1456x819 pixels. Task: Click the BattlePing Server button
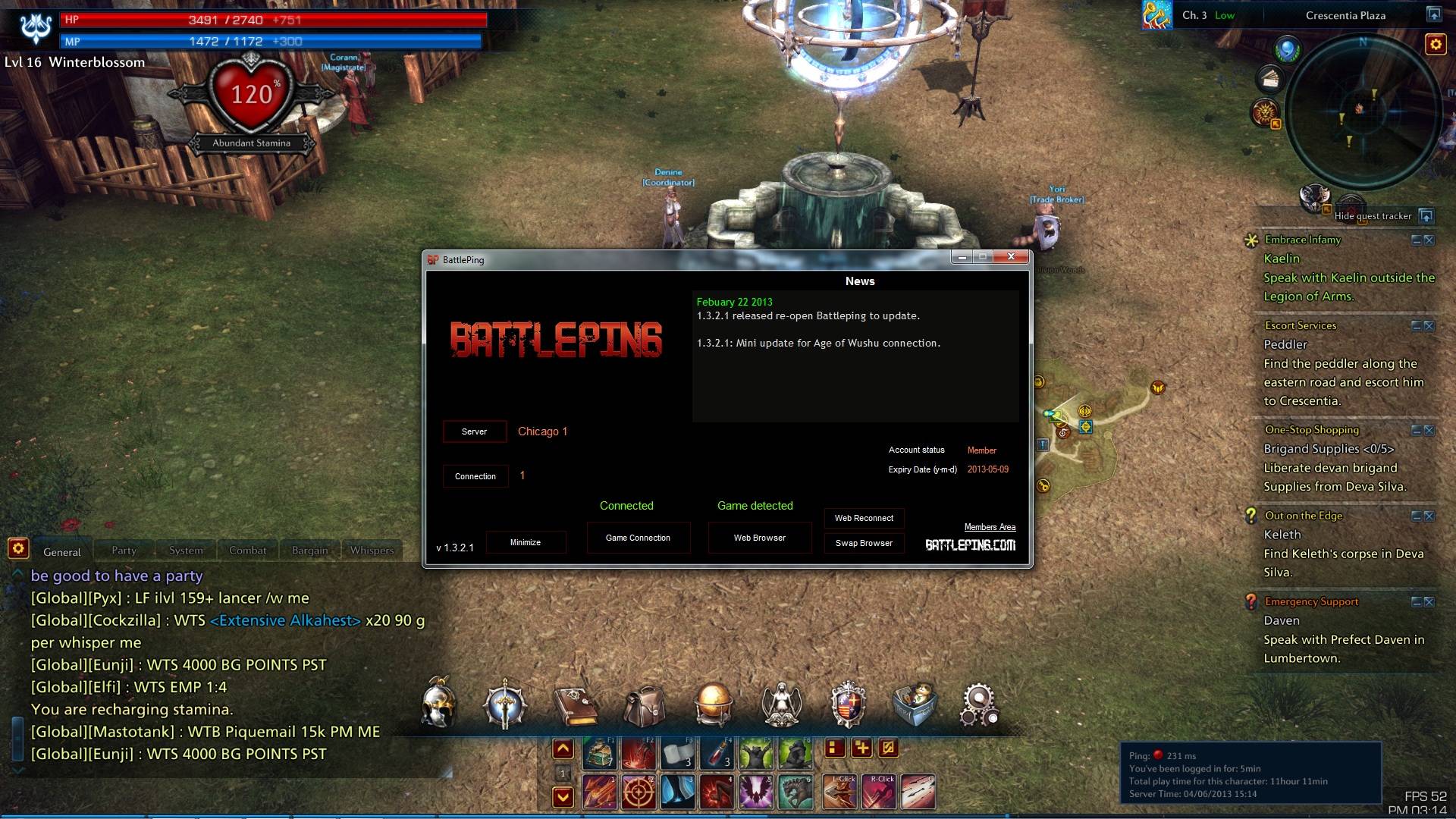pos(475,431)
